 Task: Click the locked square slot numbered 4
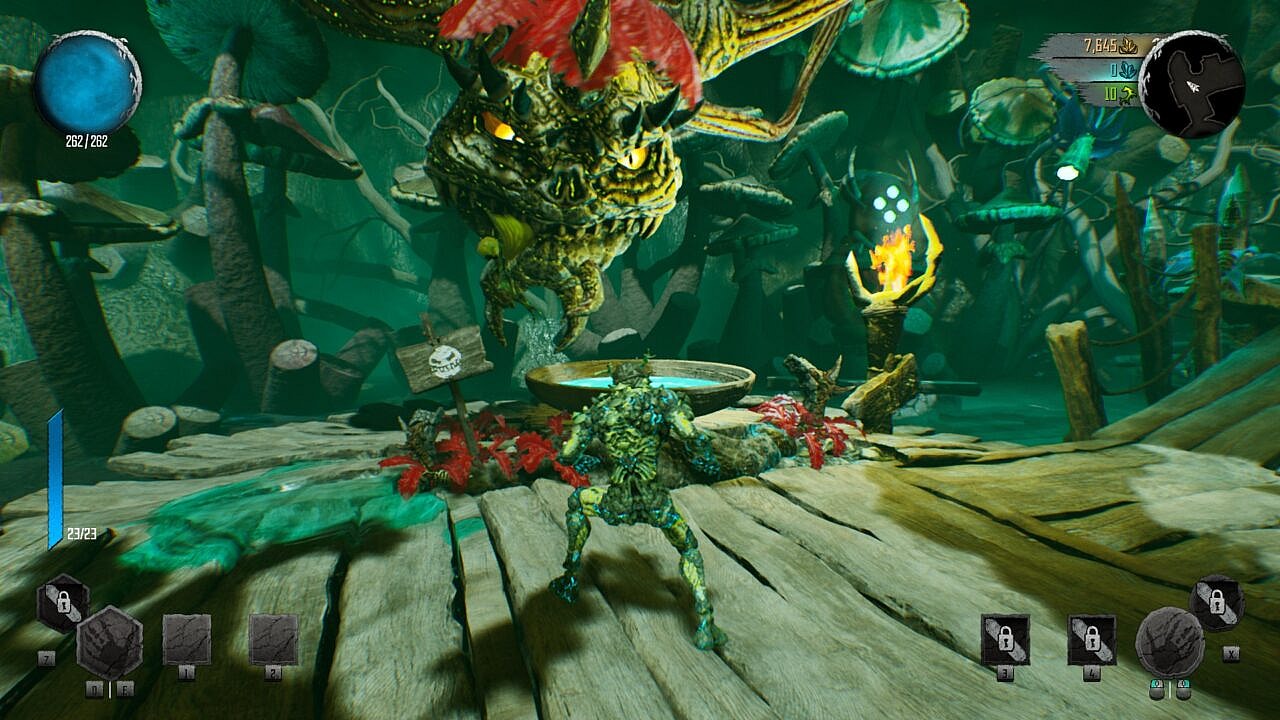1091,639
